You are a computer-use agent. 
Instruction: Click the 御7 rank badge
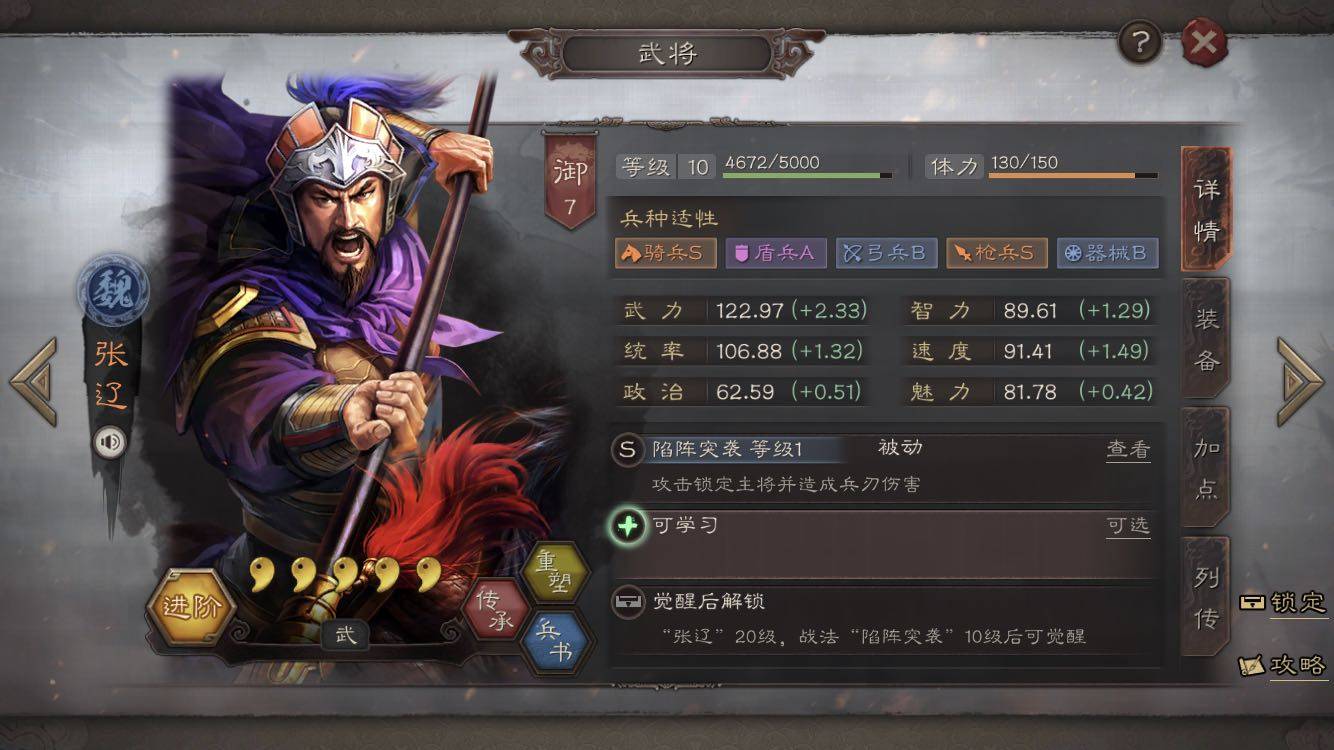[x=570, y=172]
